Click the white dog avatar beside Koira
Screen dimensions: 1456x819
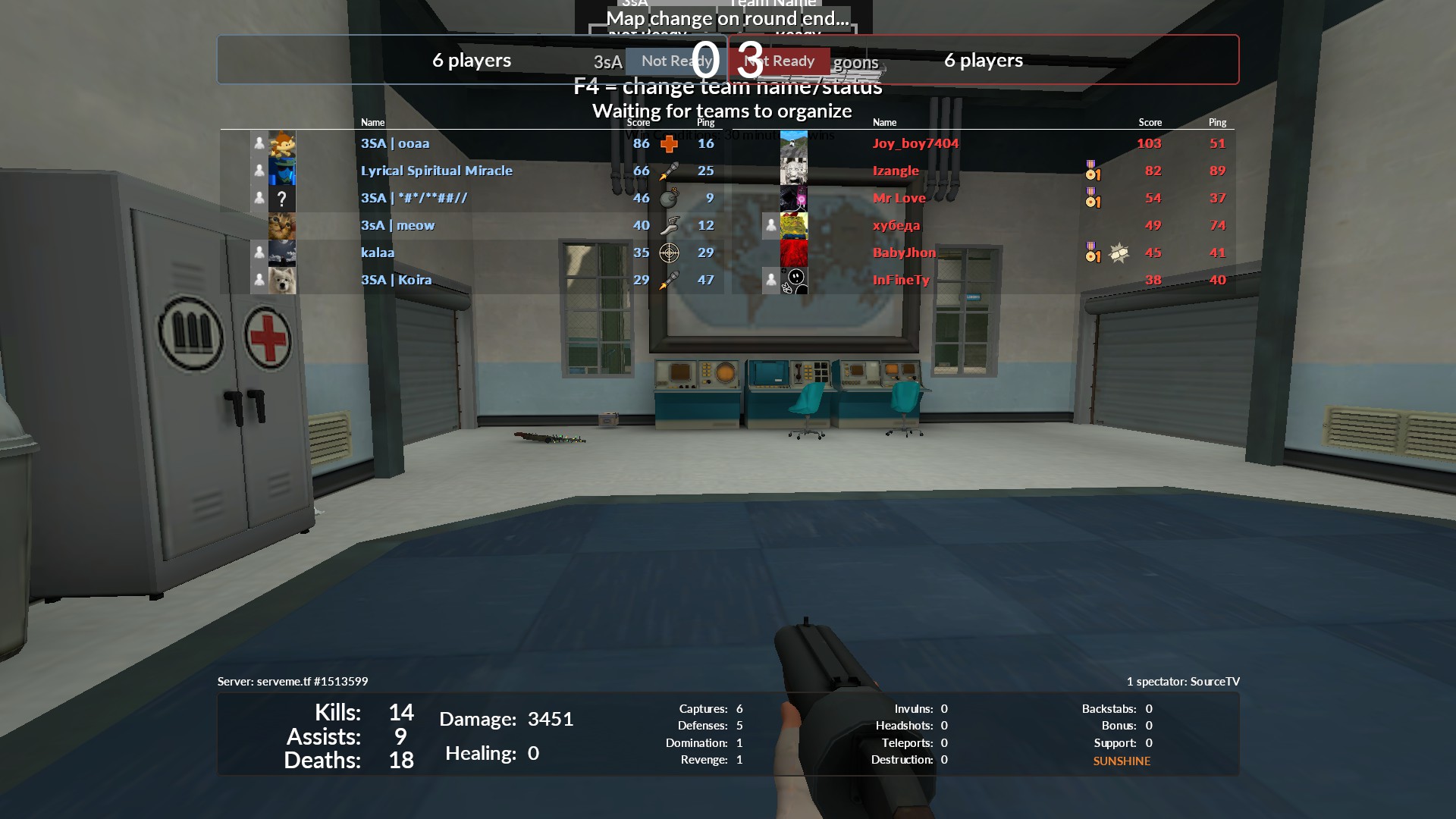282,280
